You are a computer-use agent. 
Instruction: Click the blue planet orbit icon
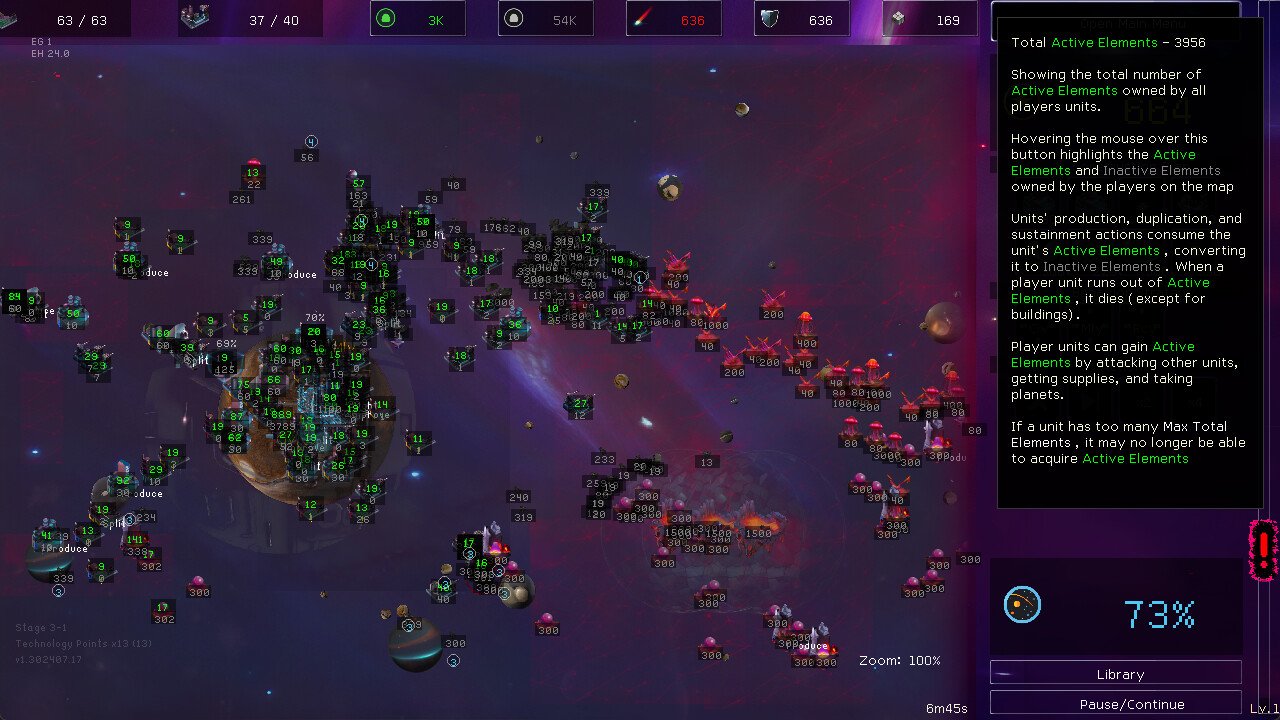pyautogui.click(x=1022, y=606)
